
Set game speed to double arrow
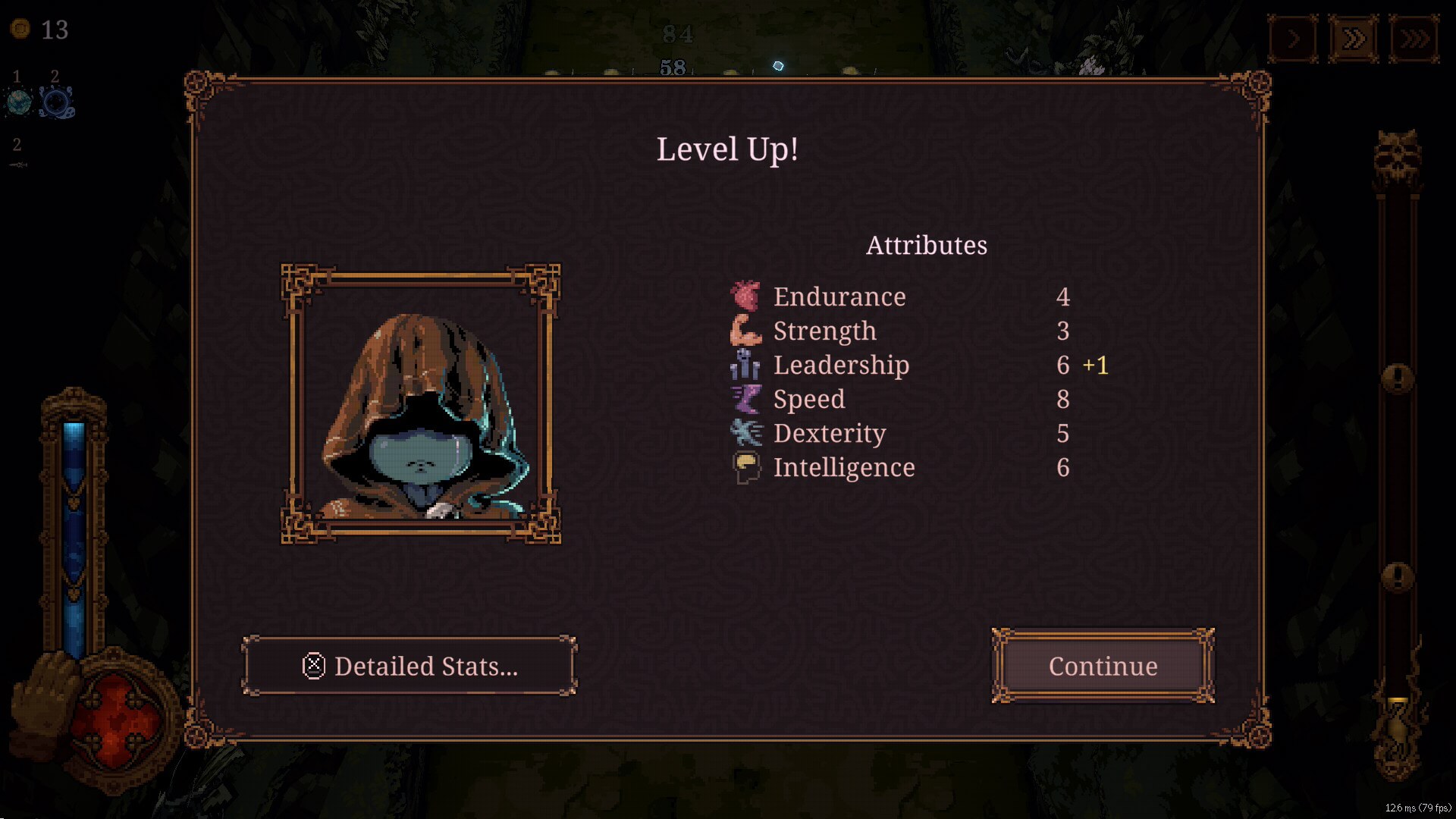click(x=1354, y=38)
